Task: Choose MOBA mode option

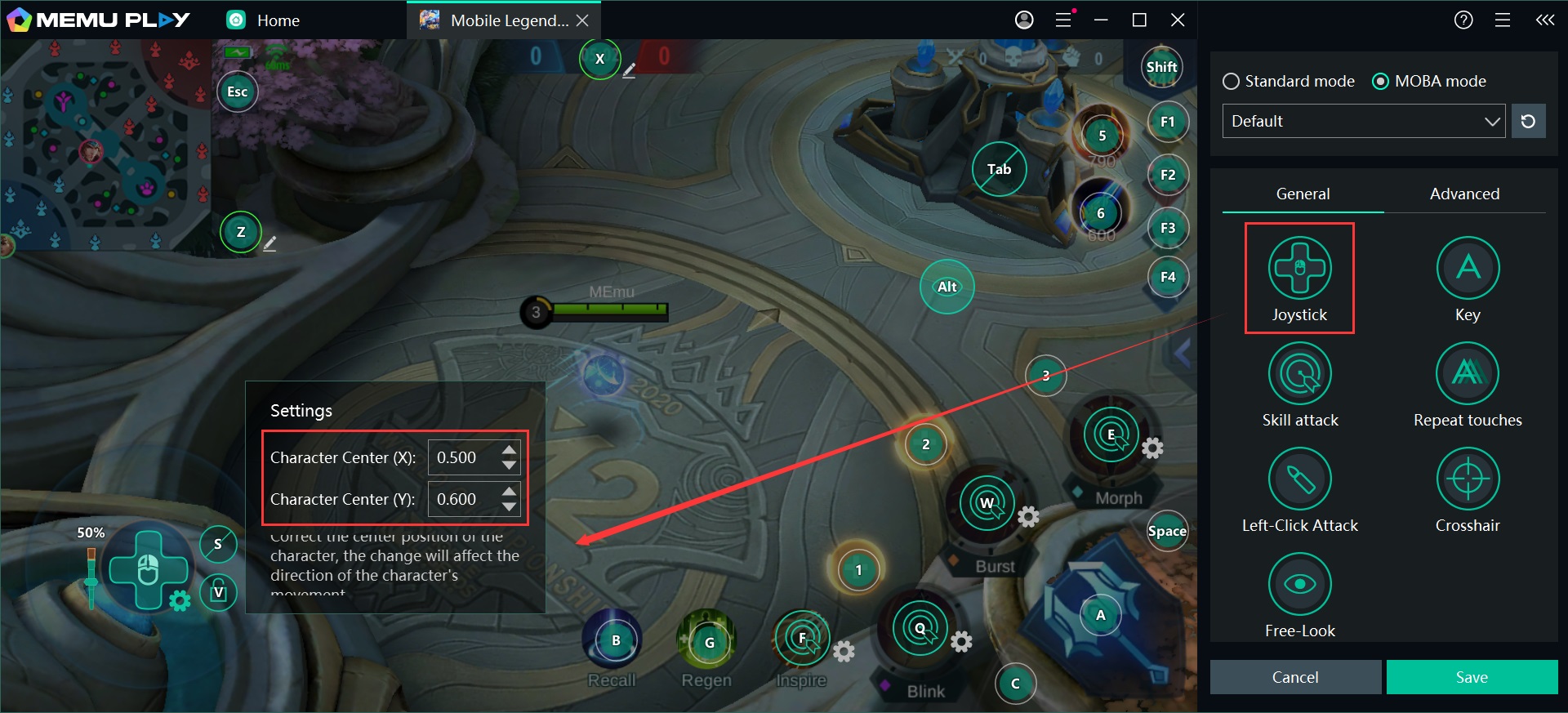Action: [1380, 82]
